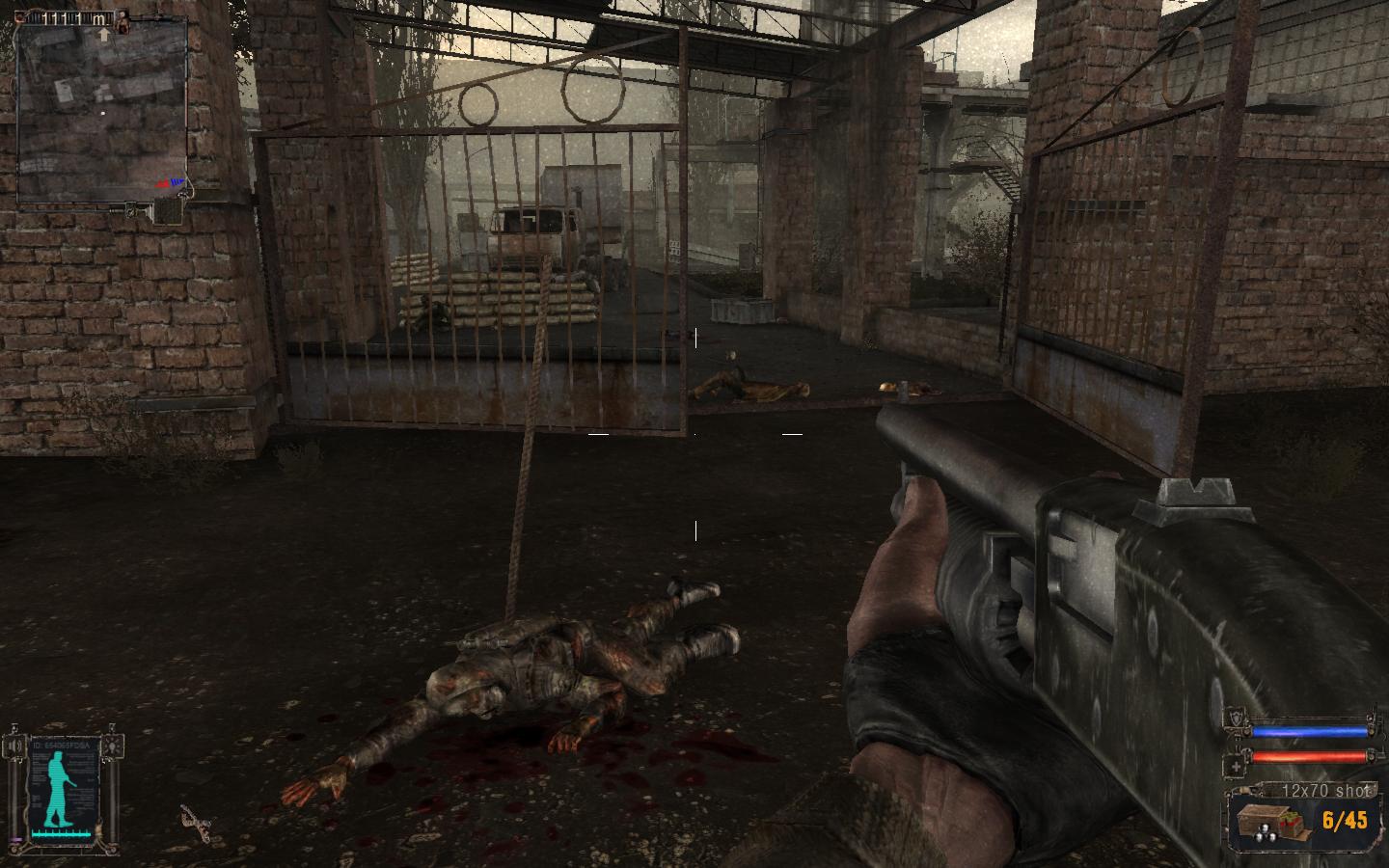Click the speaker noise indicator icon

coord(16,747)
